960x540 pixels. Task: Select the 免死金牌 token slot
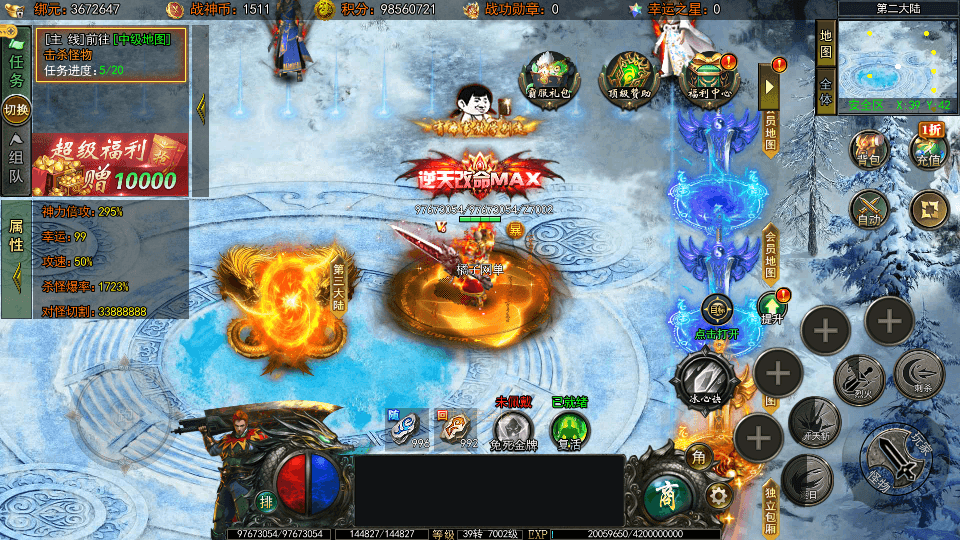tap(513, 430)
